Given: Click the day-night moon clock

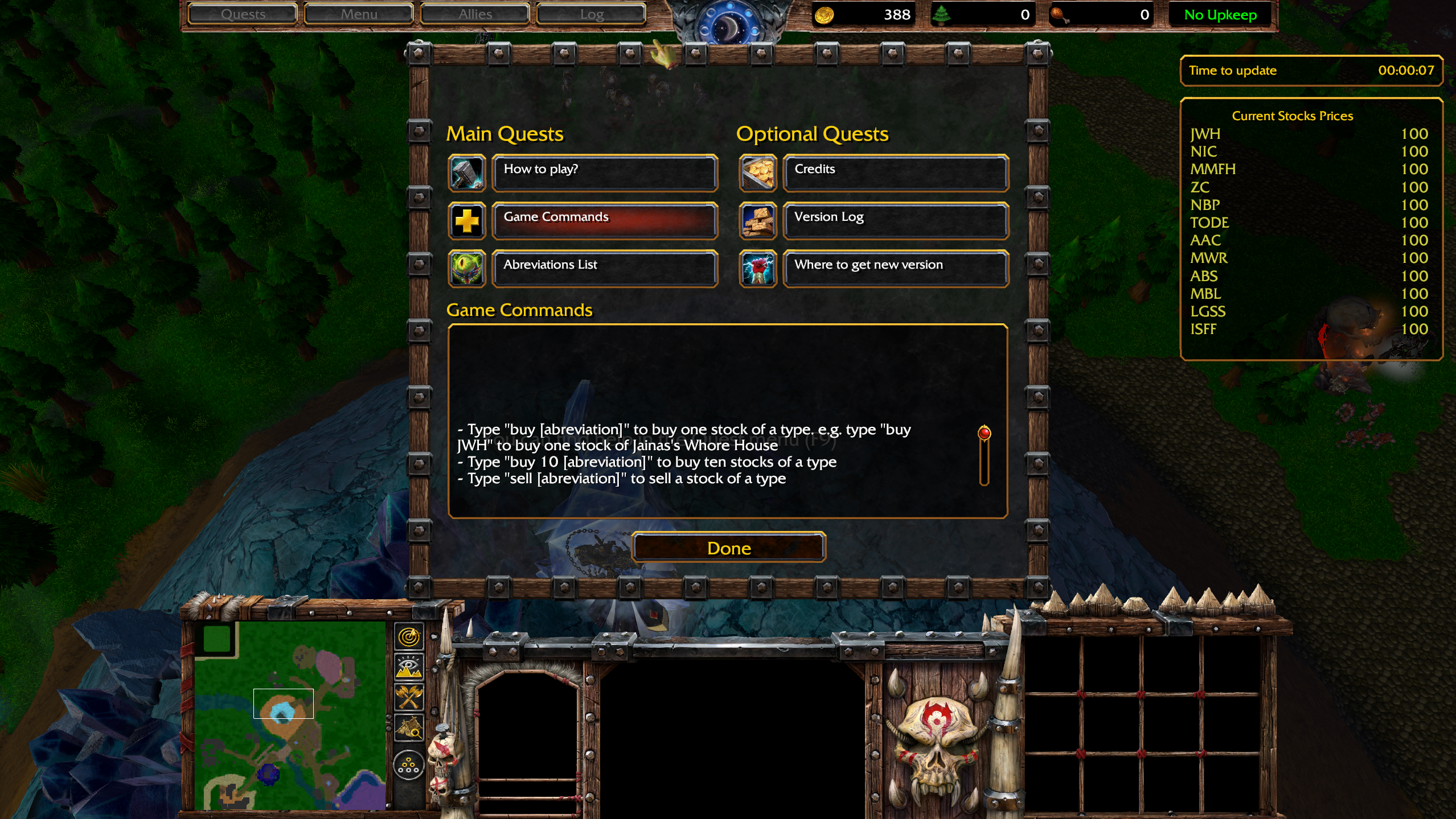Looking at the screenshot, I should pyautogui.click(x=729, y=24).
